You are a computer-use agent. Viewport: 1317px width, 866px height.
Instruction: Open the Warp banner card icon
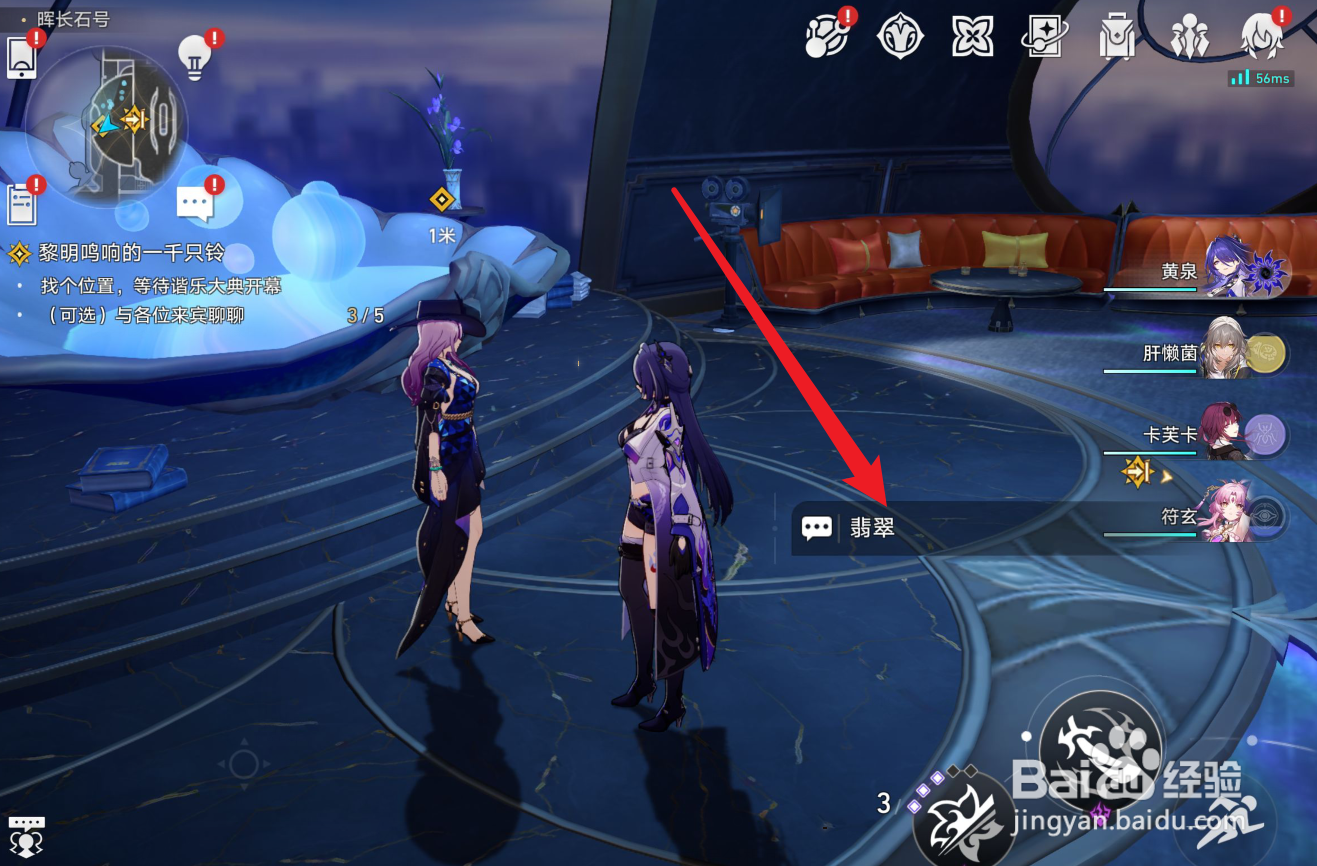(x=1044, y=37)
